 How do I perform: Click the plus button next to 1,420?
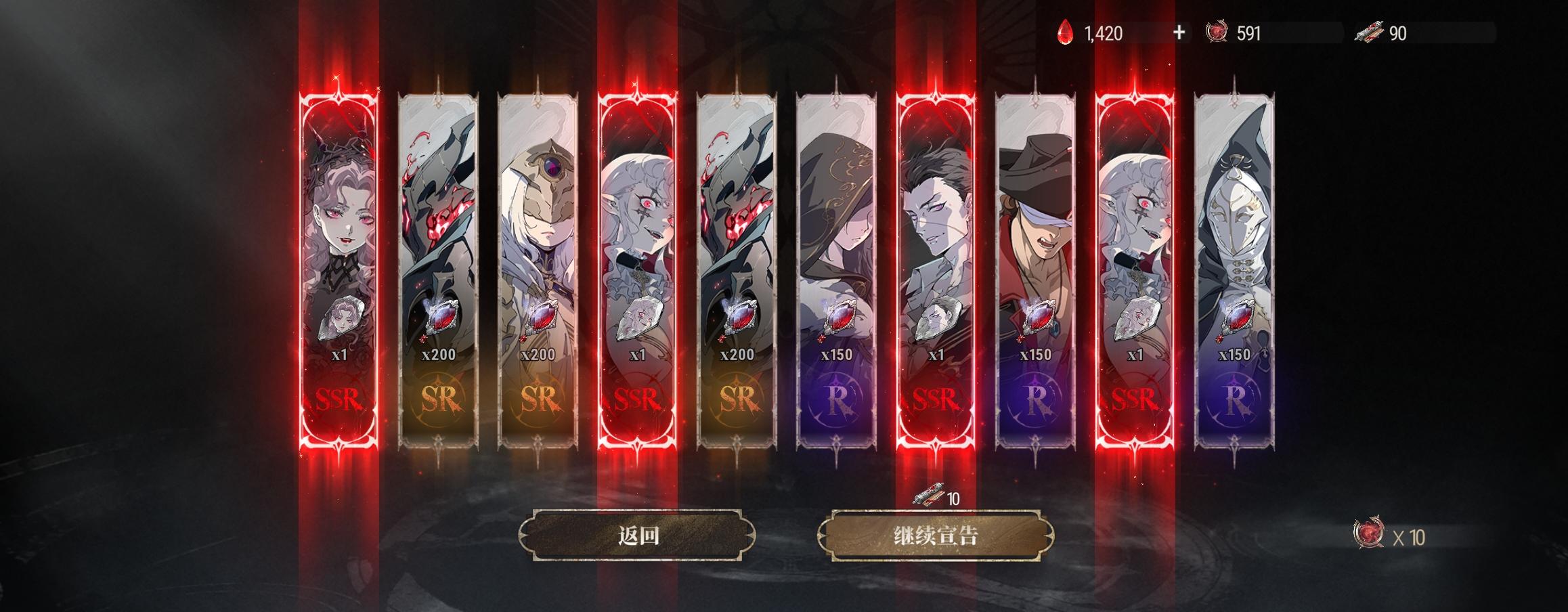coord(1181,30)
